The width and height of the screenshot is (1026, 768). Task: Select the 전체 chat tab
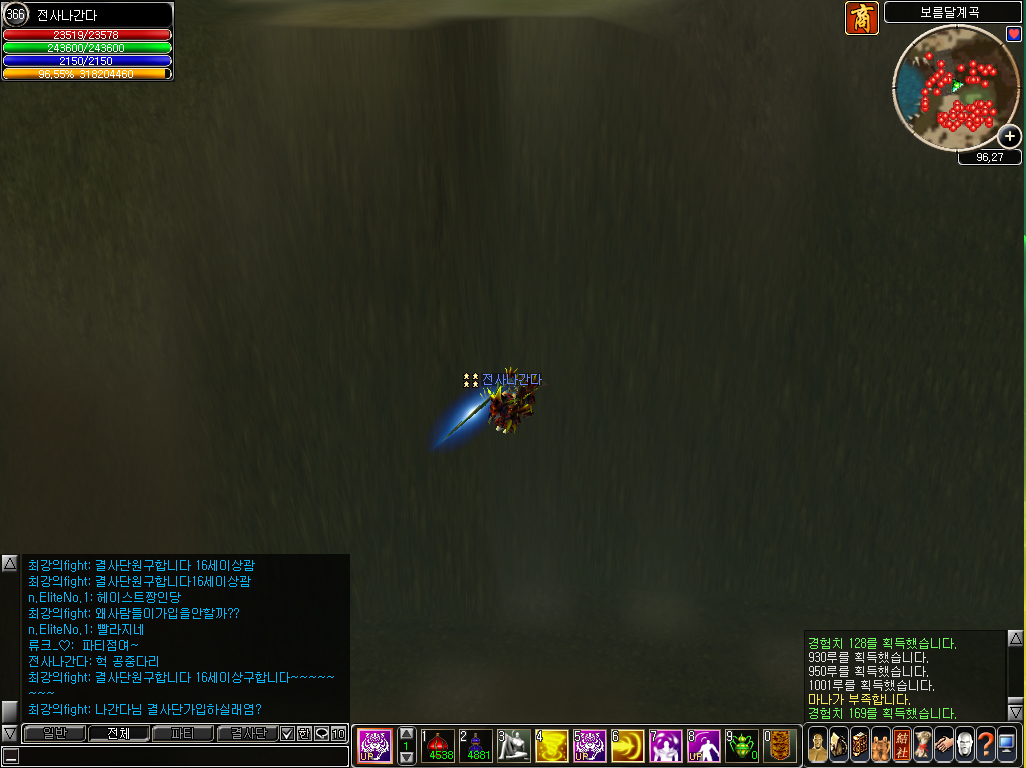(117, 733)
